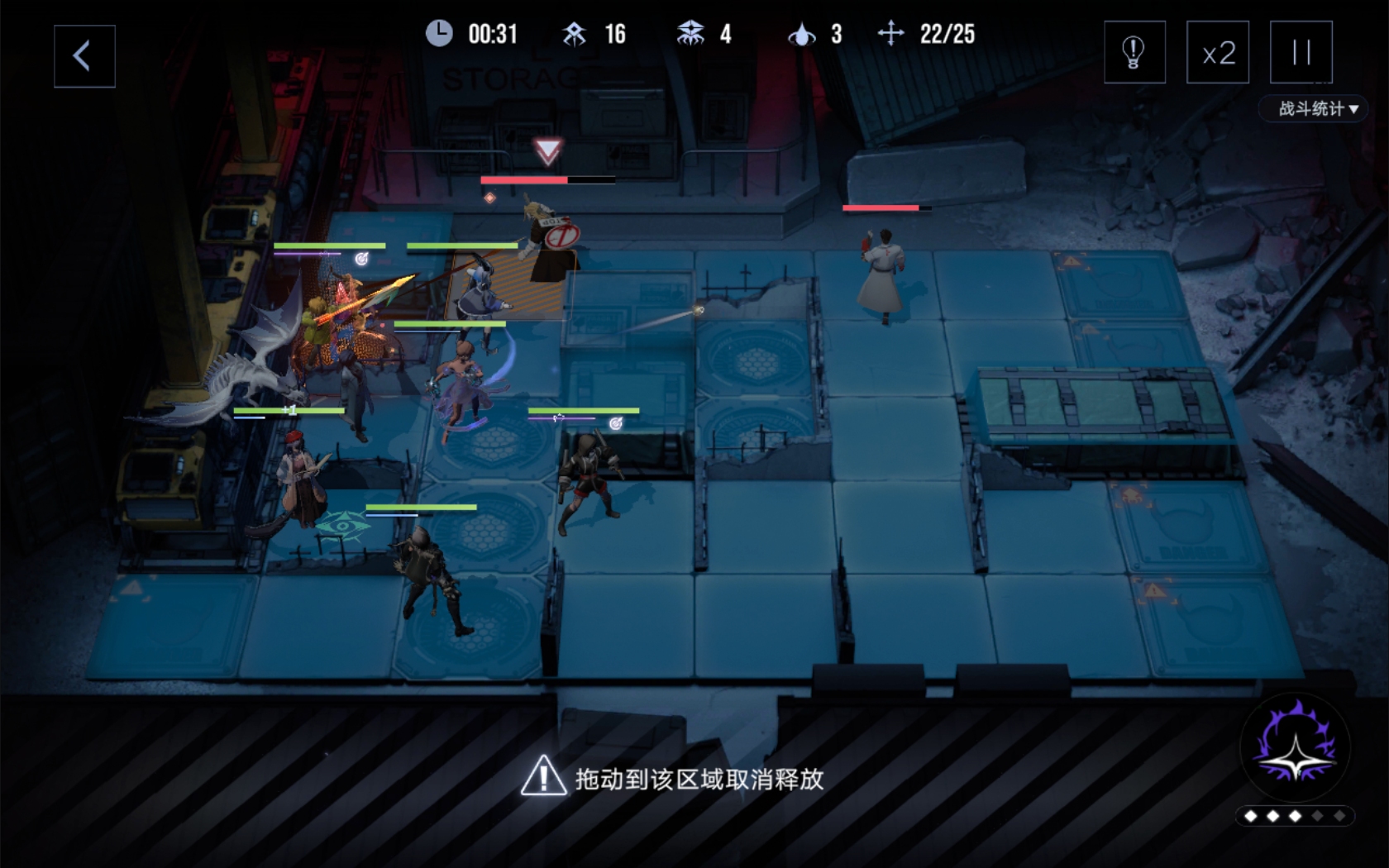Activate the purple star skill icon
This screenshot has height=868, width=1389.
1295,748
